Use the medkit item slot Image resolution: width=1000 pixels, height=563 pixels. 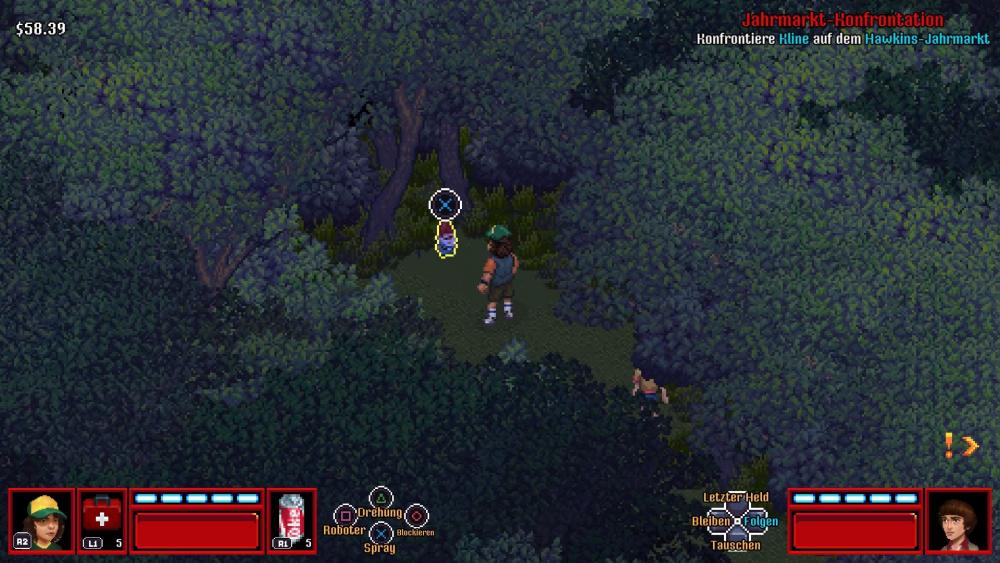tap(102, 520)
